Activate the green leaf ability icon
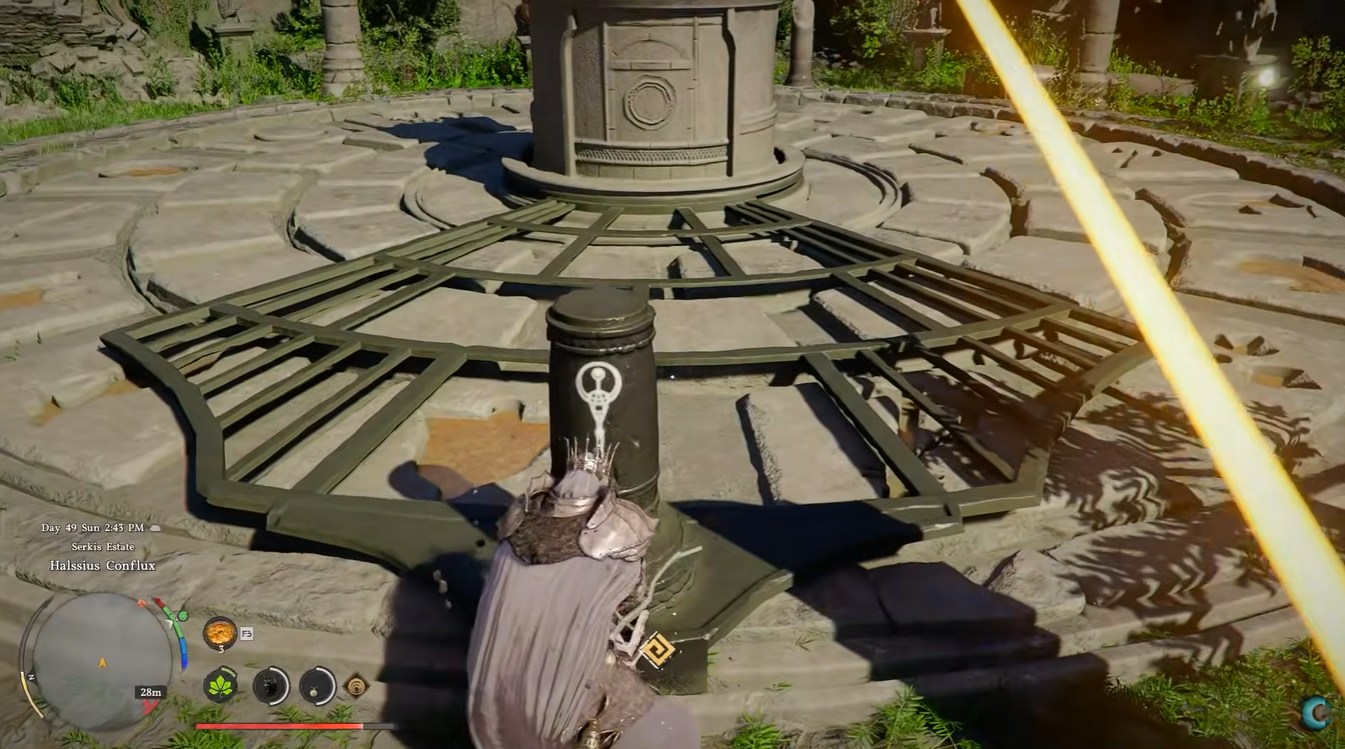Image resolution: width=1345 pixels, height=749 pixels. [x=220, y=685]
